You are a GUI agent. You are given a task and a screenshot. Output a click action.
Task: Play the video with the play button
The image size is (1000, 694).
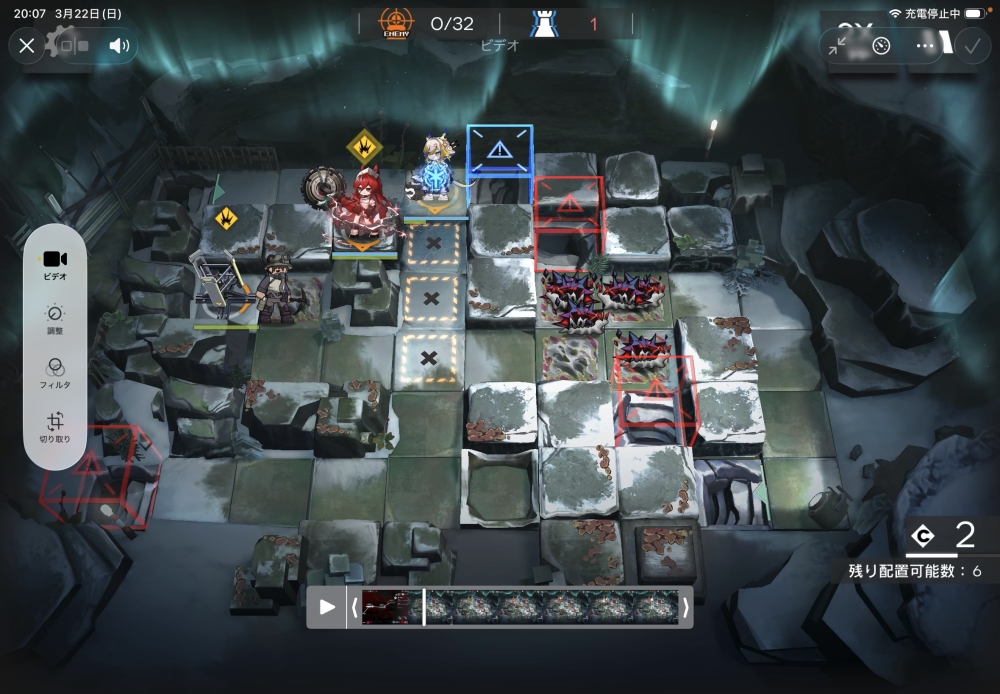(327, 607)
